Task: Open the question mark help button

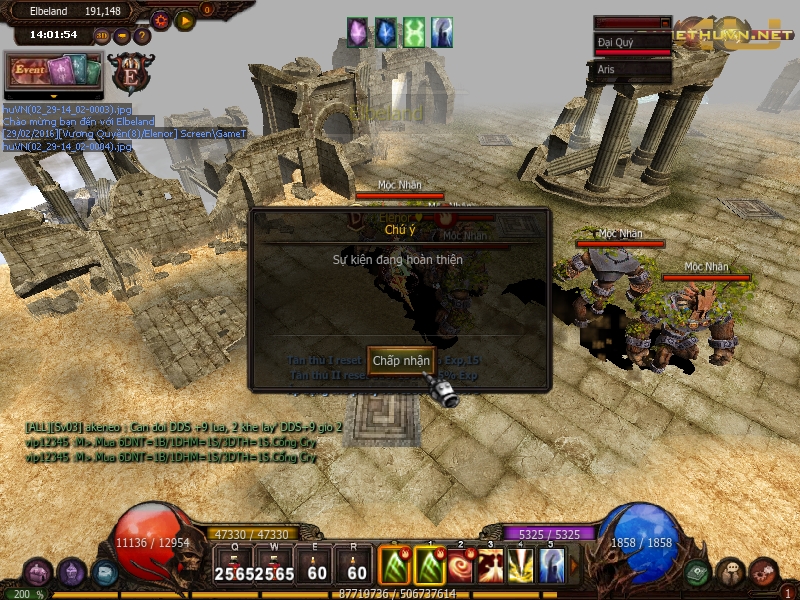Action: 142,36
